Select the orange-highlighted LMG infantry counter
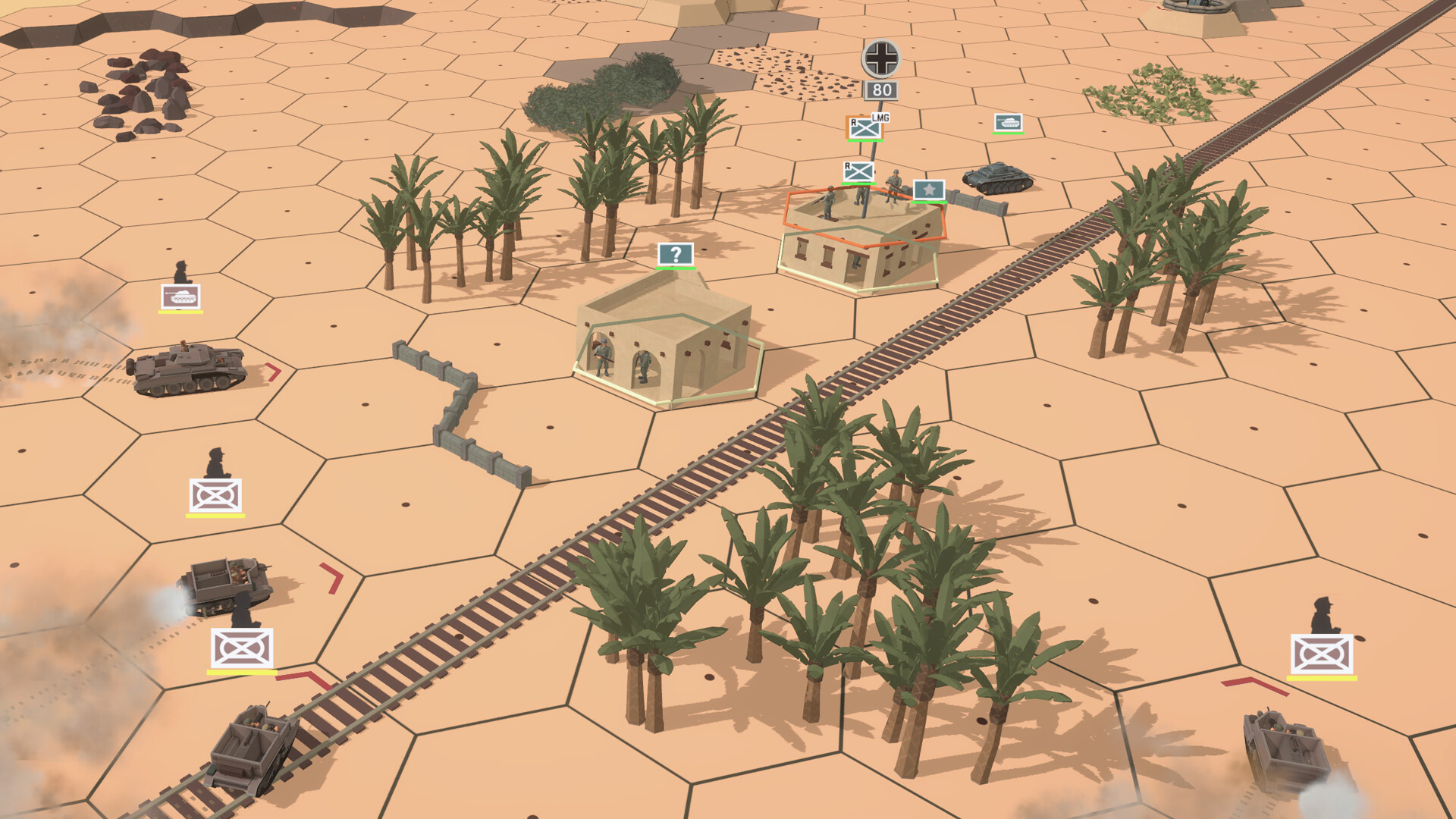The image size is (1456, 819). (x=866, y=127)
